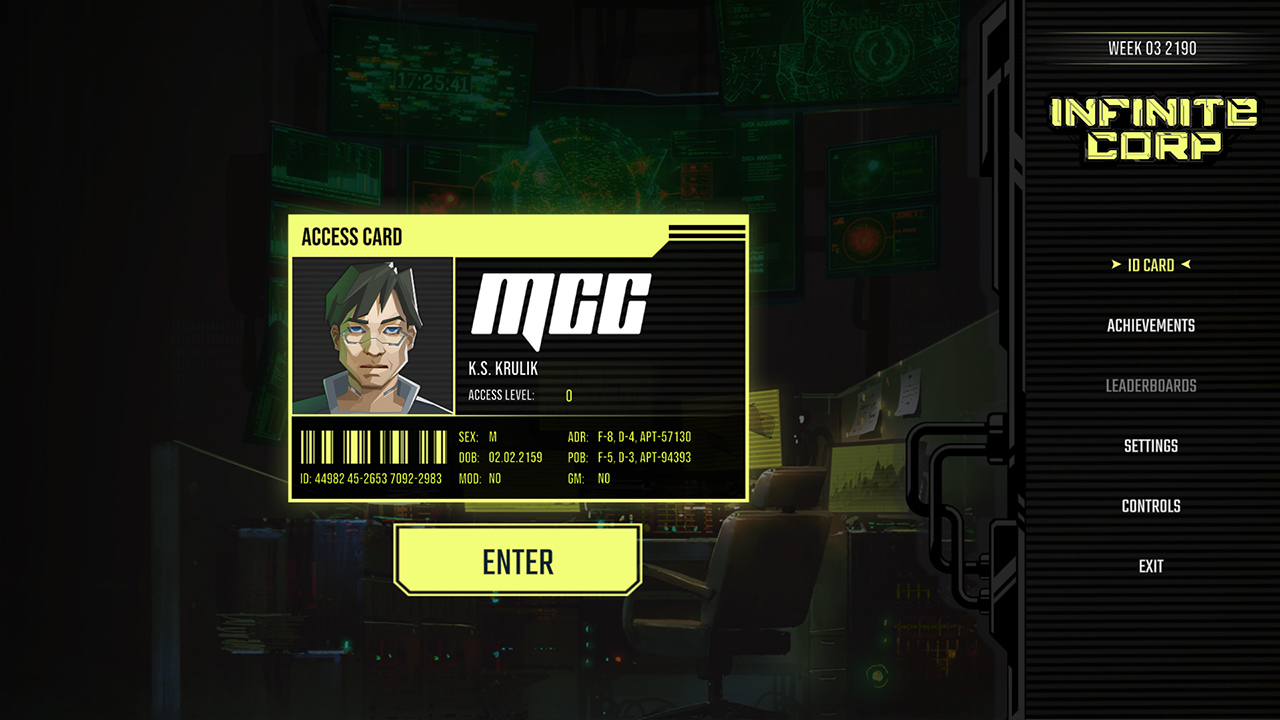Select the greyed-out LEADERBOARDS option
Image resolution: width=1280 pixels, height=720 pixels.
[x=1149, y=385]
